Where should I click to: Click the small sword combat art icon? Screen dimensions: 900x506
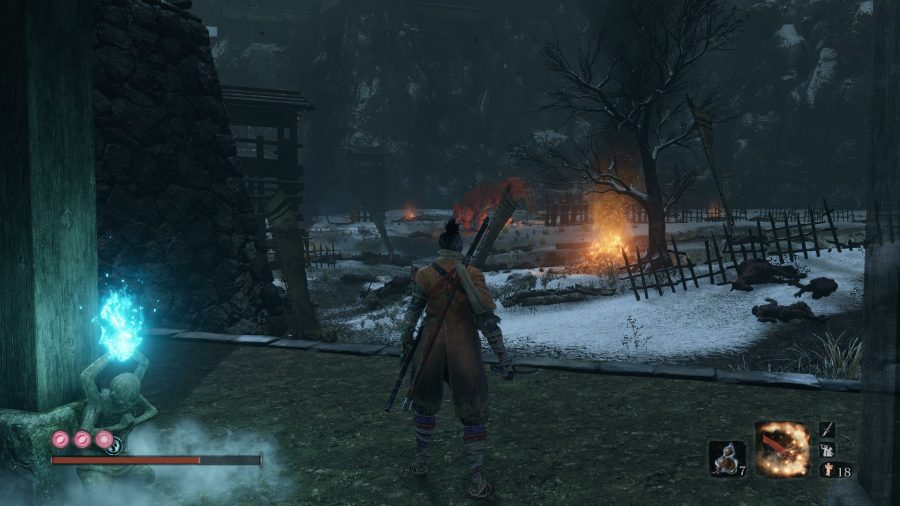pyautogui.click(x=829, y=430)
